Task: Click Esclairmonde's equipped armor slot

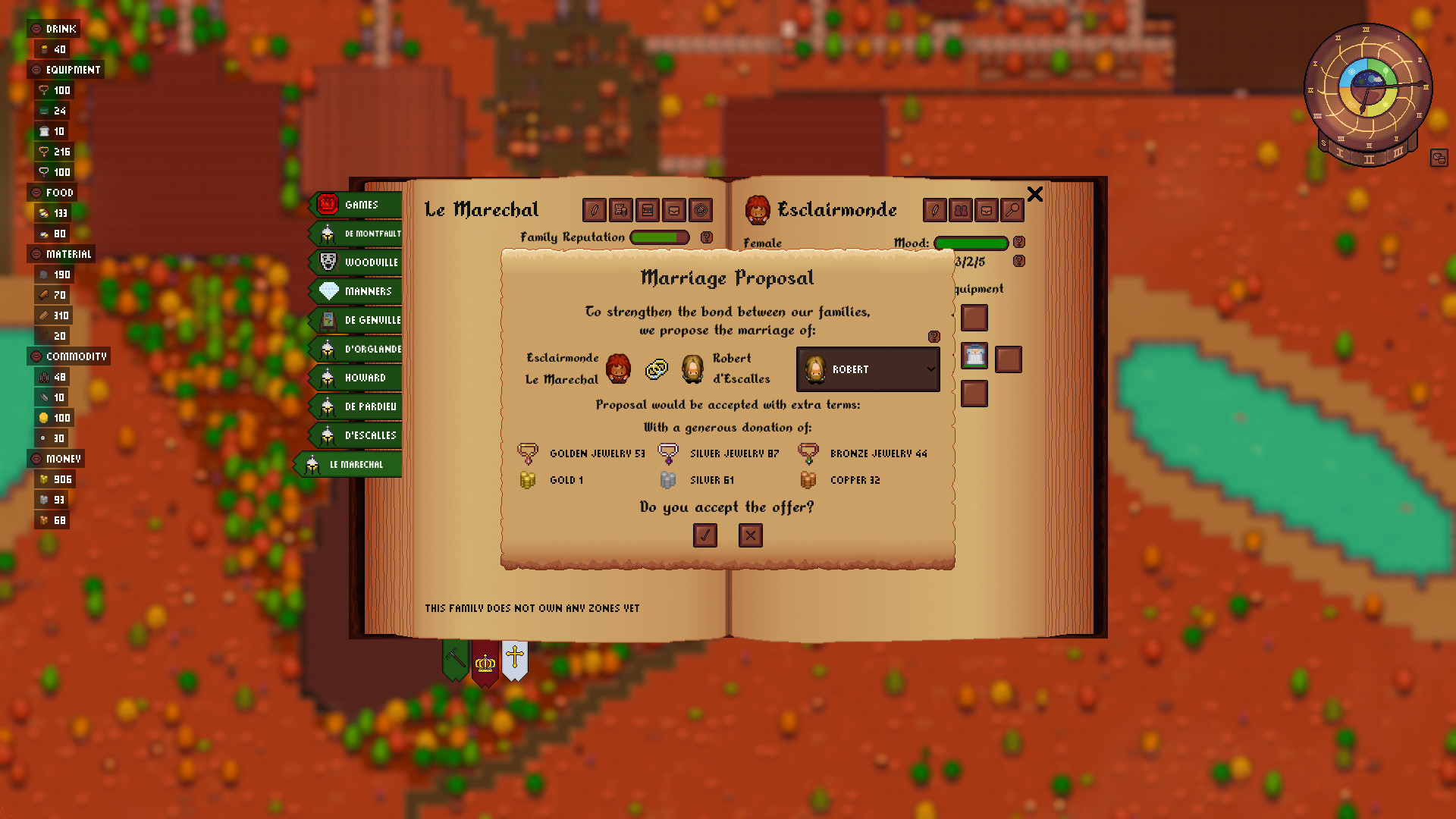Action: [974, 355]
